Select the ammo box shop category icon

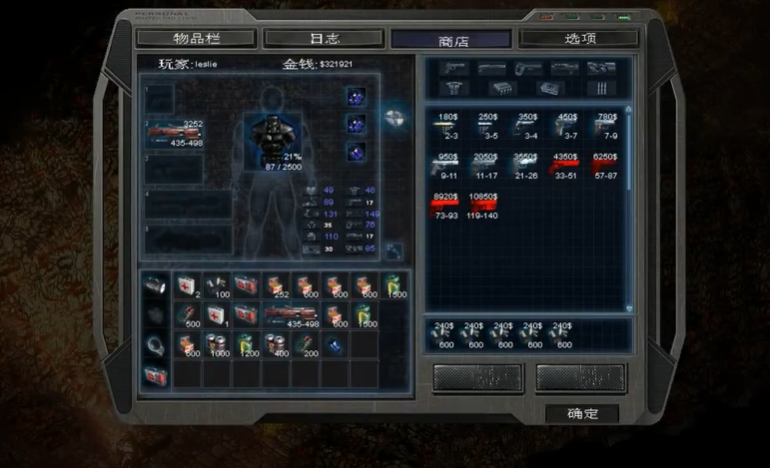[x=505, y=88]
